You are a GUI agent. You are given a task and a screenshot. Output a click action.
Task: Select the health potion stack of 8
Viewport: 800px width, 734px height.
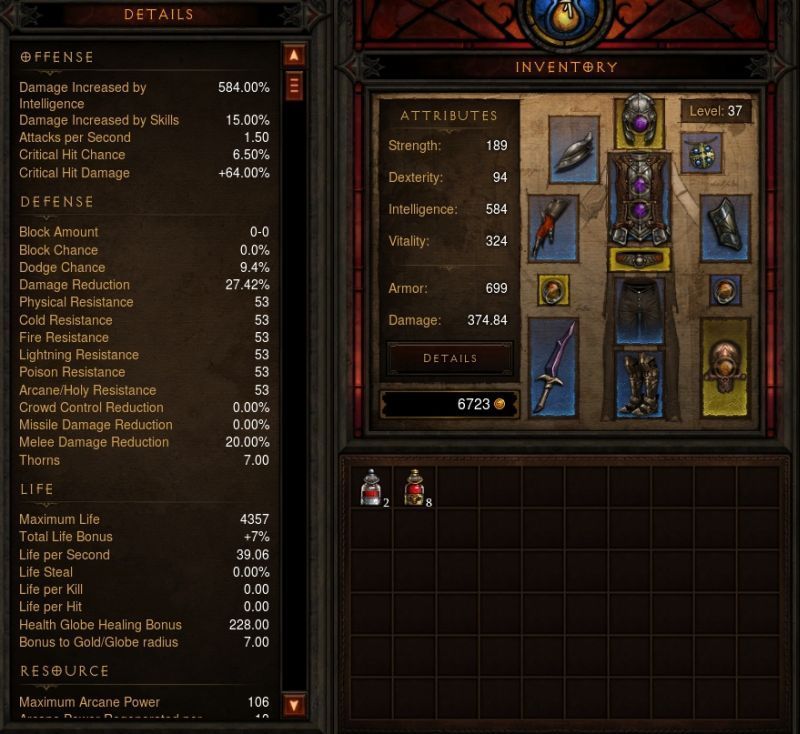pos(414,488)
